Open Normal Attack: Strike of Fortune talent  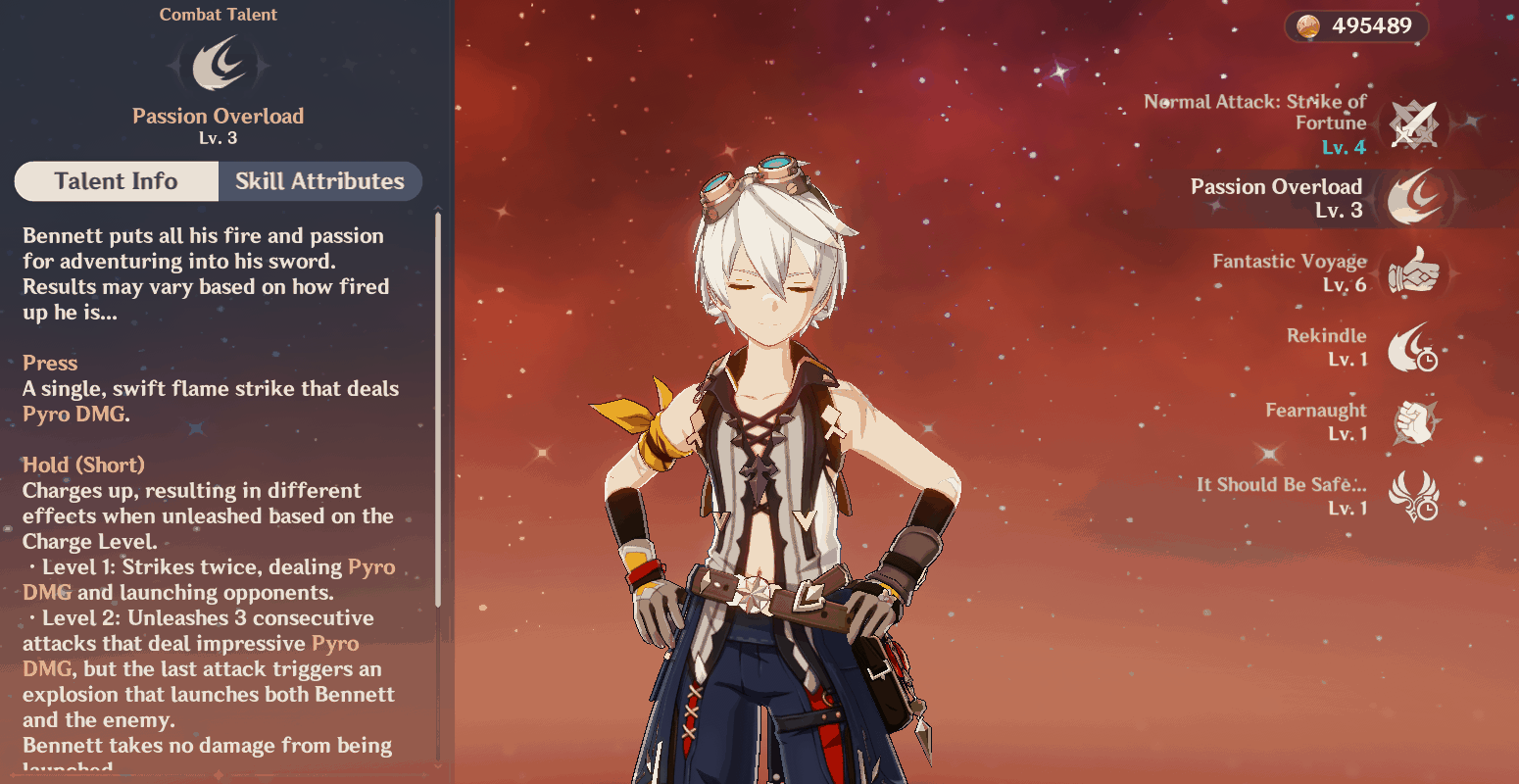(x=1413, y=124)
